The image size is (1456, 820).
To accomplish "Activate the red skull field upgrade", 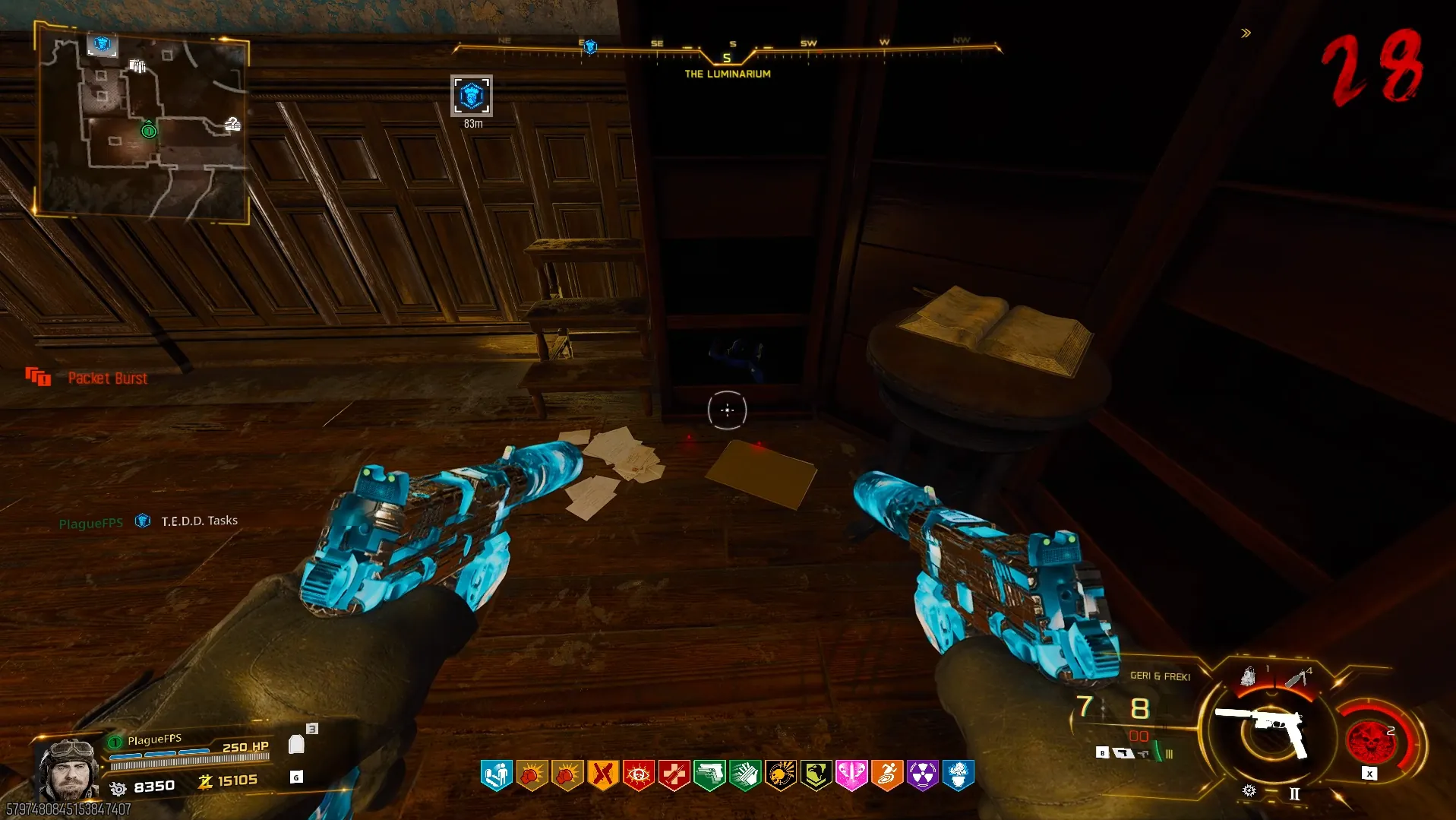I will coord(1369,740).
